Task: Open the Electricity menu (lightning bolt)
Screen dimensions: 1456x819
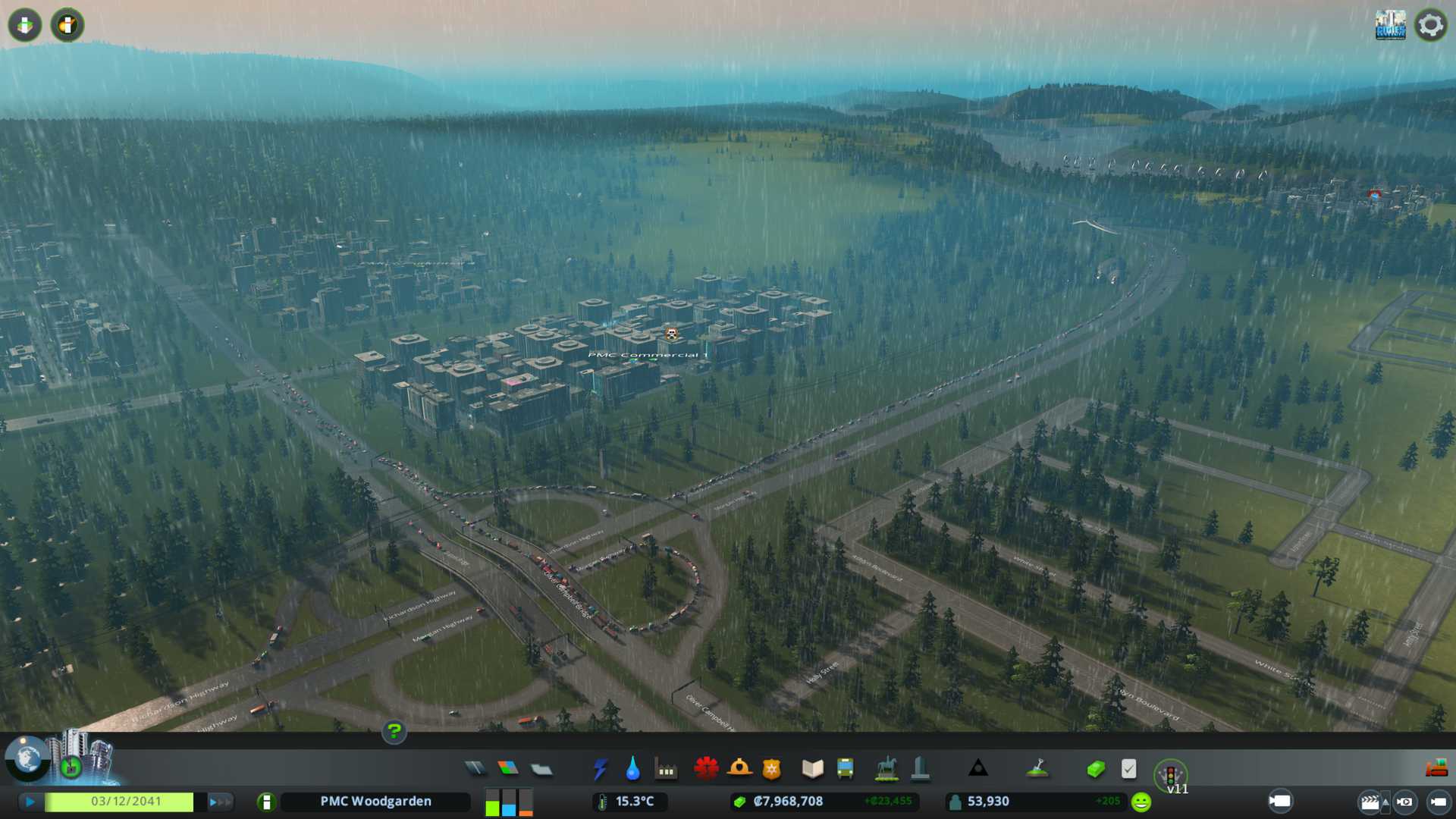Action: click(600, 769)
